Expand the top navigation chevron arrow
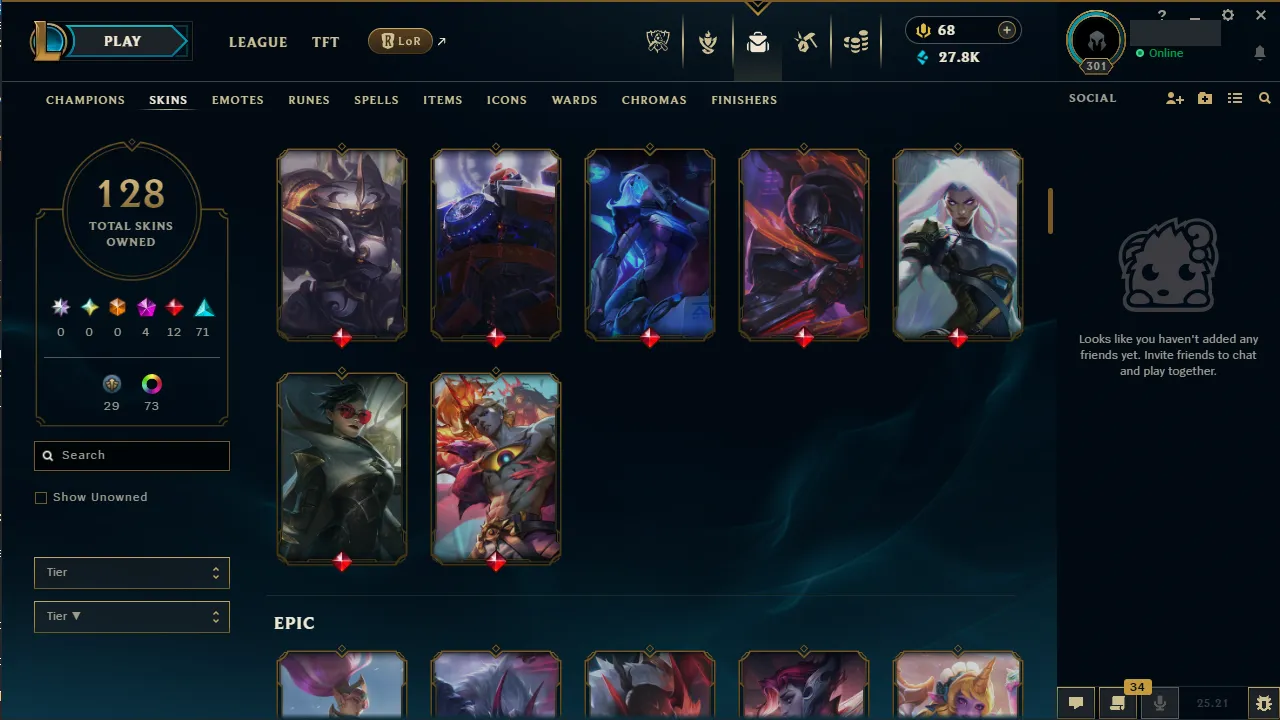 [x=758, y=7]
